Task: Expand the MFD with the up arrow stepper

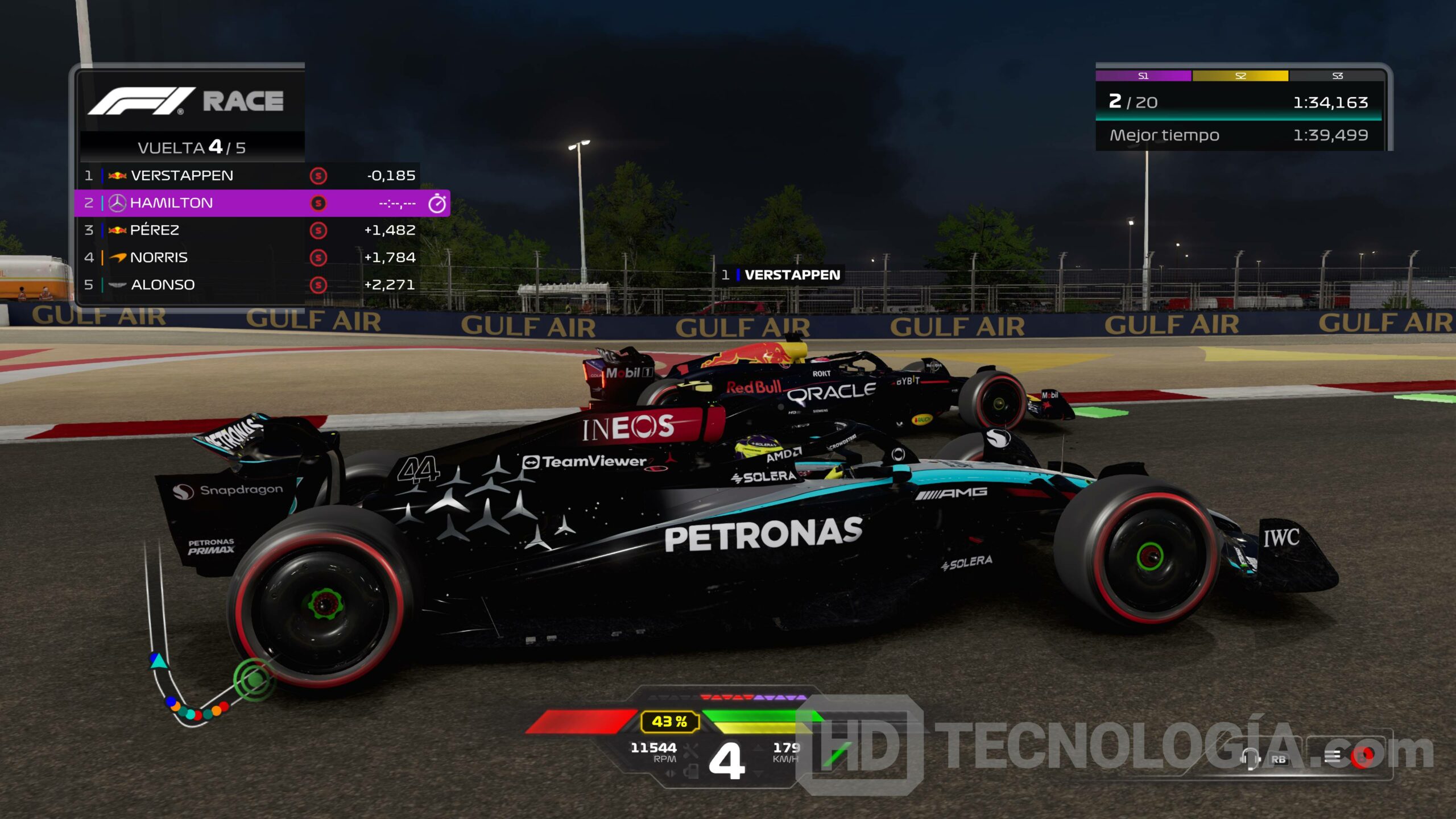Action: [x=758, y=747]
